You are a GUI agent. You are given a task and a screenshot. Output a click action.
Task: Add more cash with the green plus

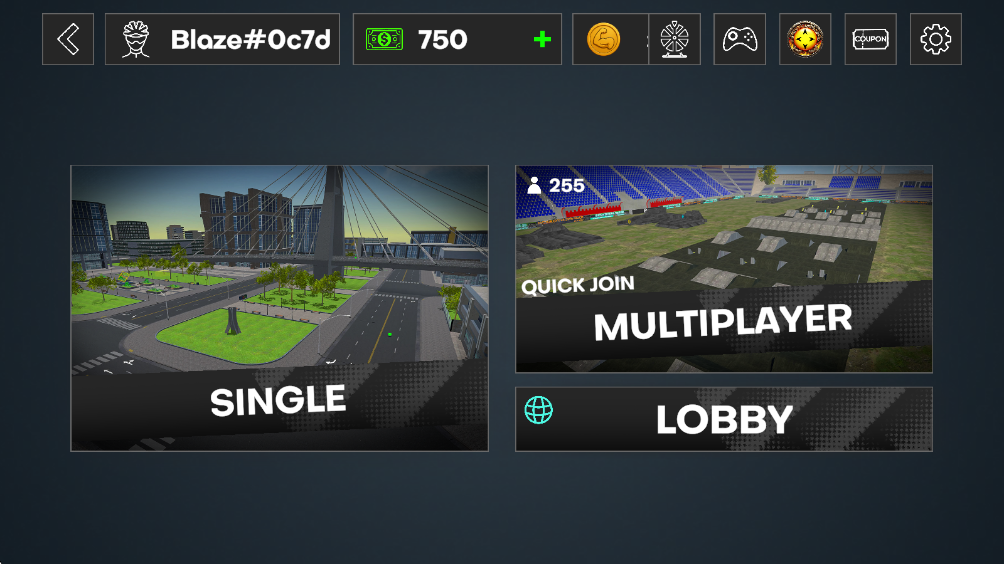tap(542, 40)
